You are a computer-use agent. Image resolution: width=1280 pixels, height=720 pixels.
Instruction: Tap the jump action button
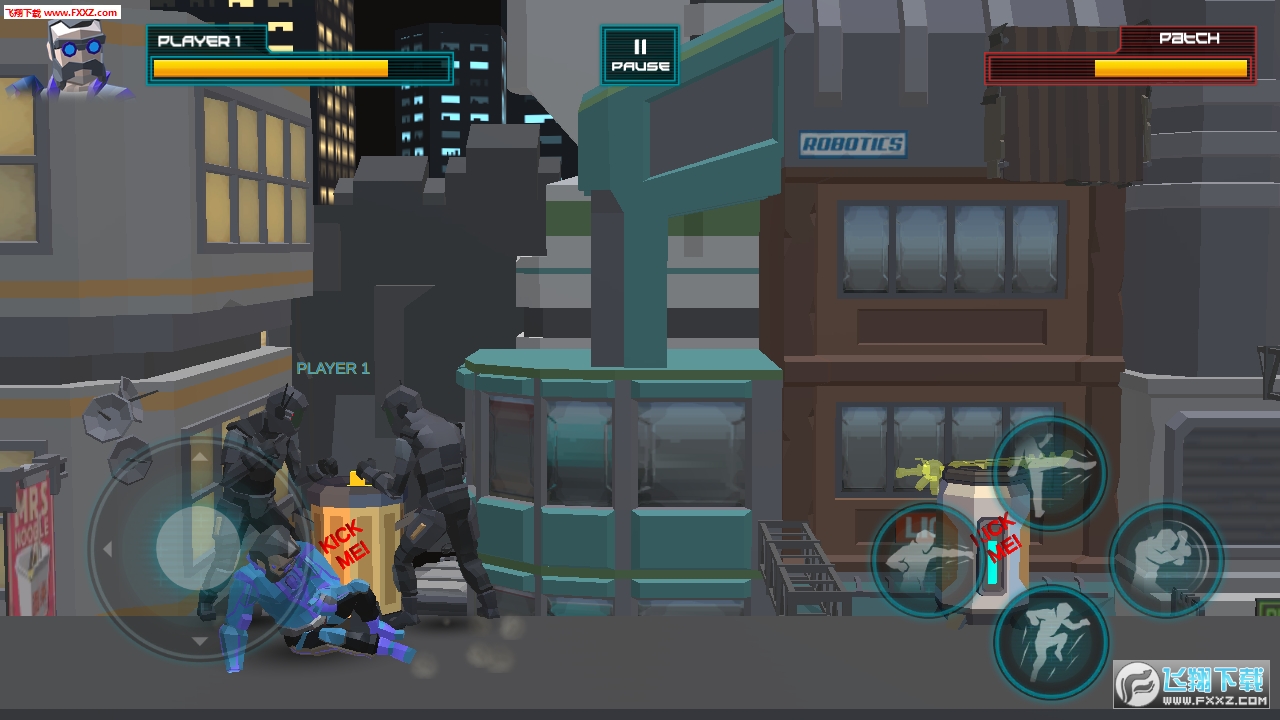1050,641
